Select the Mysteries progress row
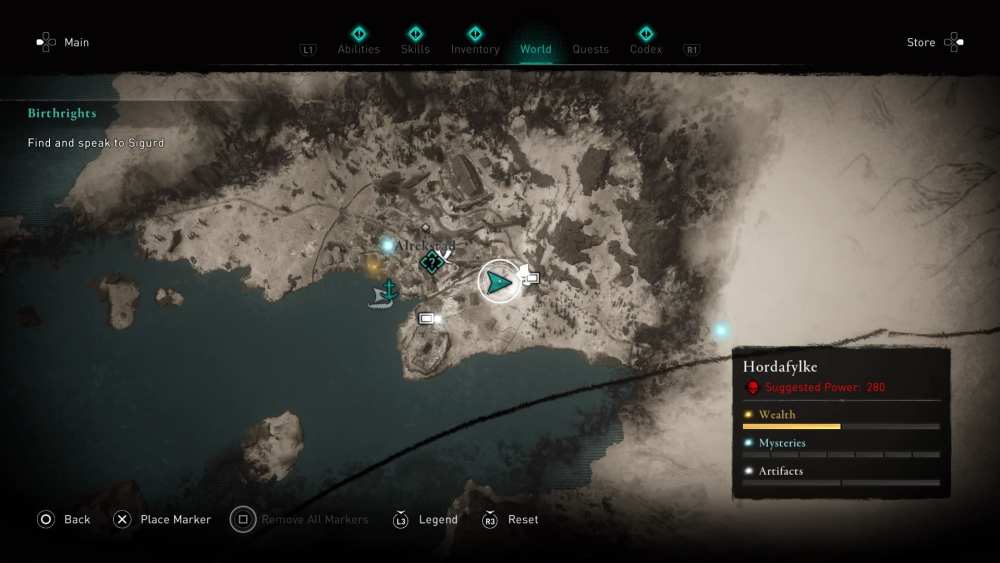Viewport: 1000px width, 563px height. coord(841,446)
